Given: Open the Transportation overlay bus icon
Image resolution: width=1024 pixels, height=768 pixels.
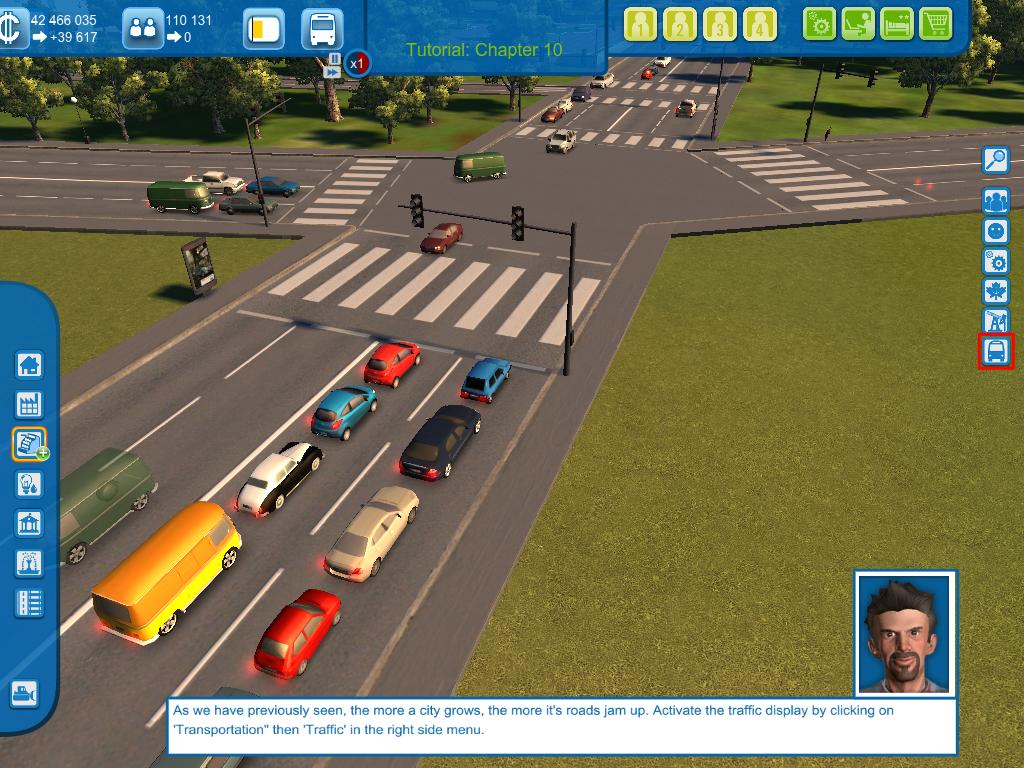Looking at the screenshot, I should click(x=996, y=351).
